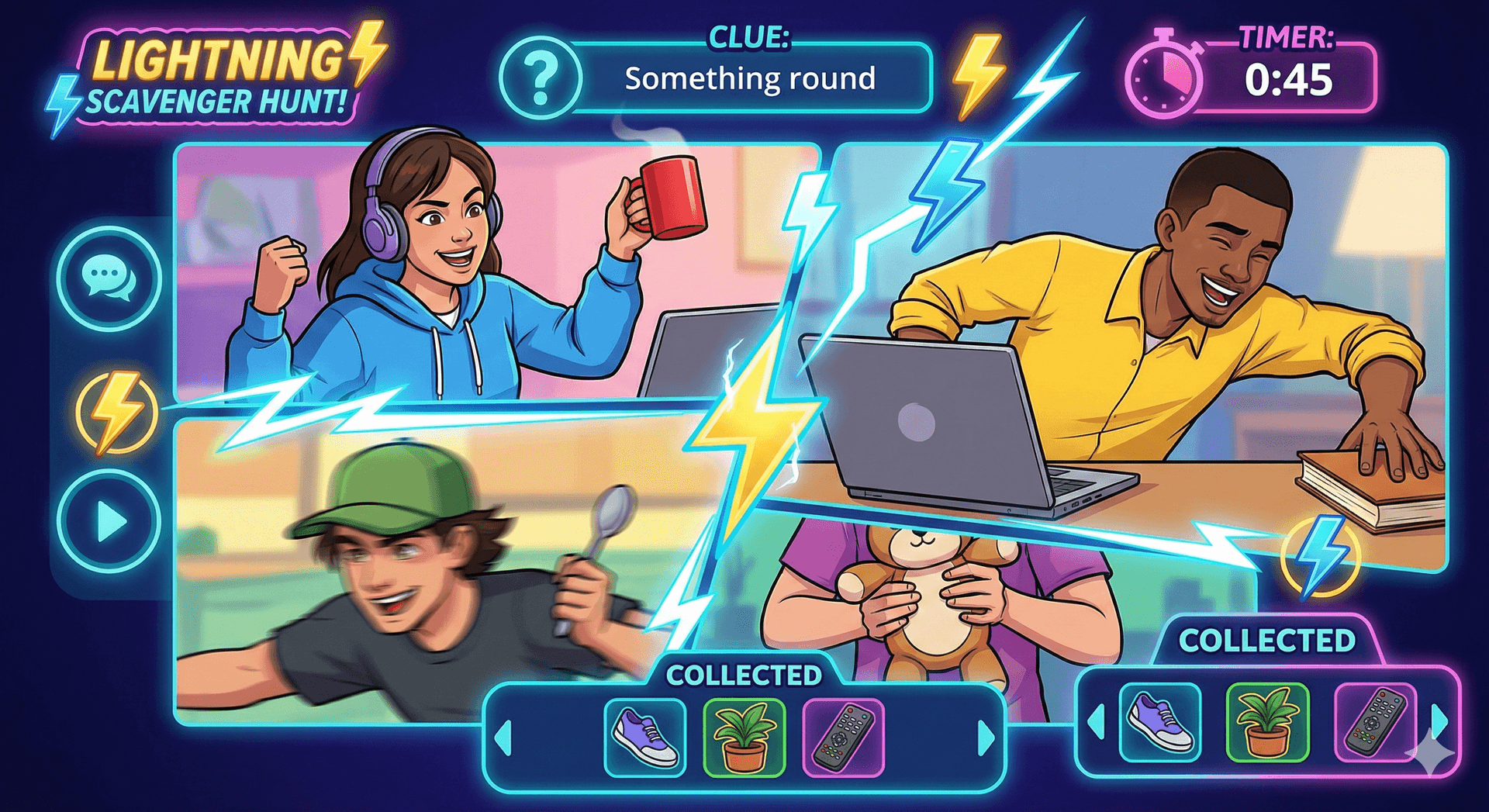Select the potted plant in the pink-bordered Collected tray

tap(1267, 723)
